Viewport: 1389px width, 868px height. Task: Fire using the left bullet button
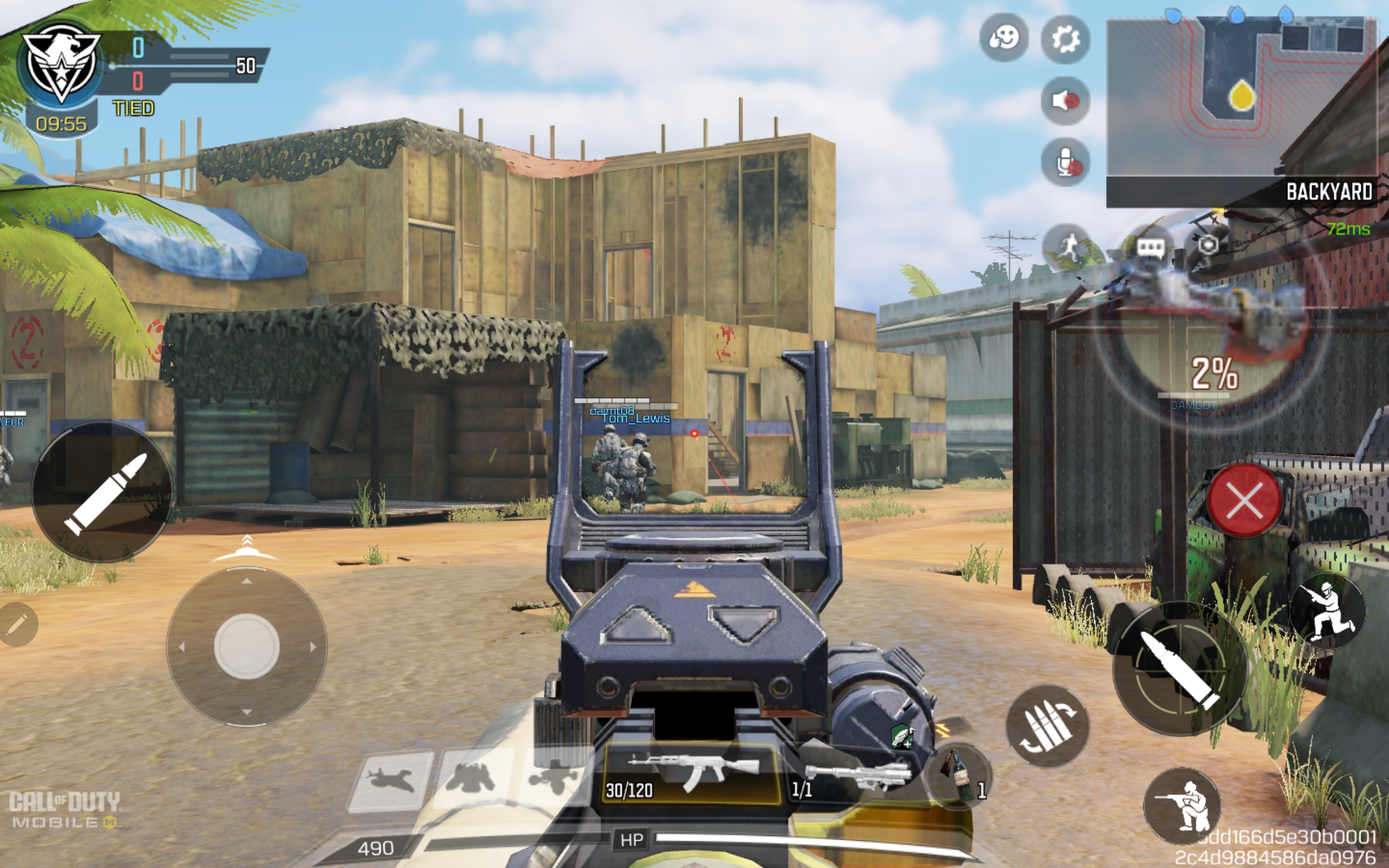coord(102,493)
